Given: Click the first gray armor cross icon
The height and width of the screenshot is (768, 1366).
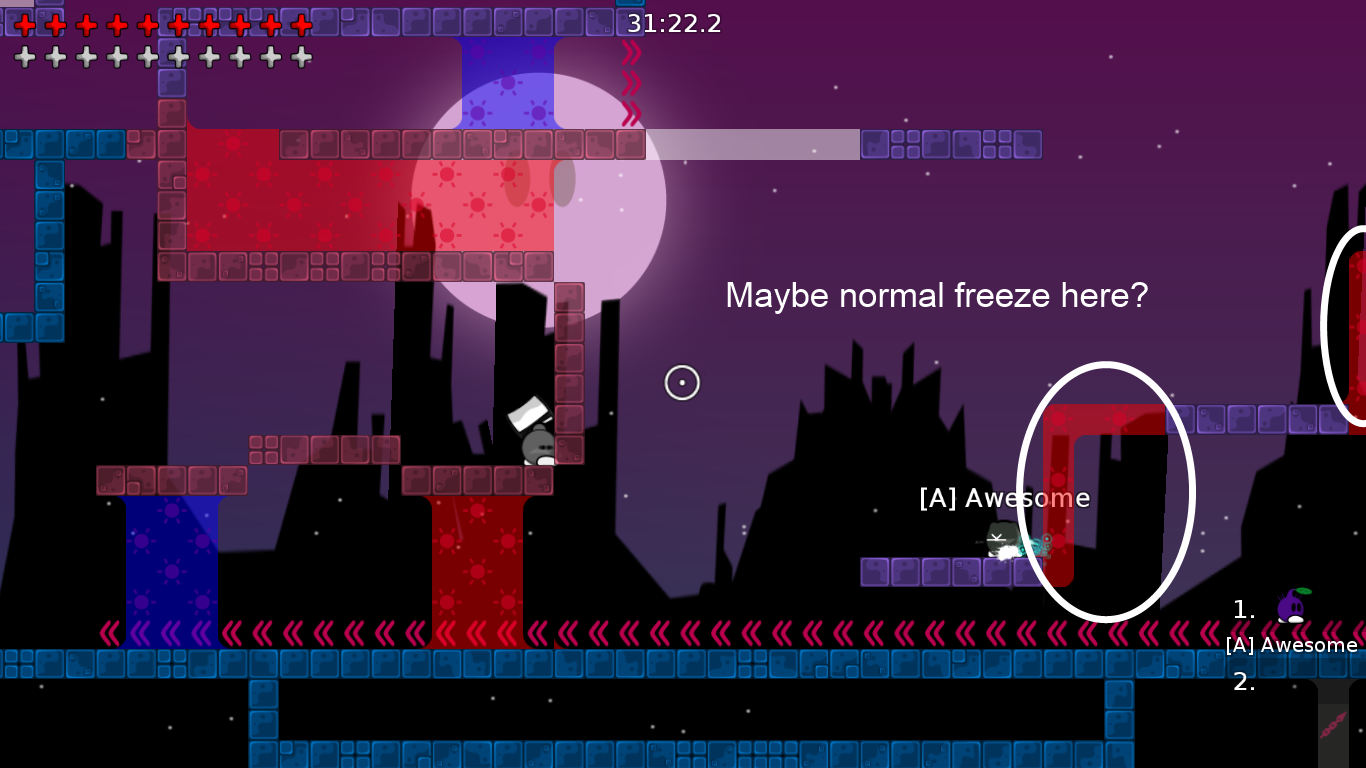Looking at the screenshot, I should [23, 57].
